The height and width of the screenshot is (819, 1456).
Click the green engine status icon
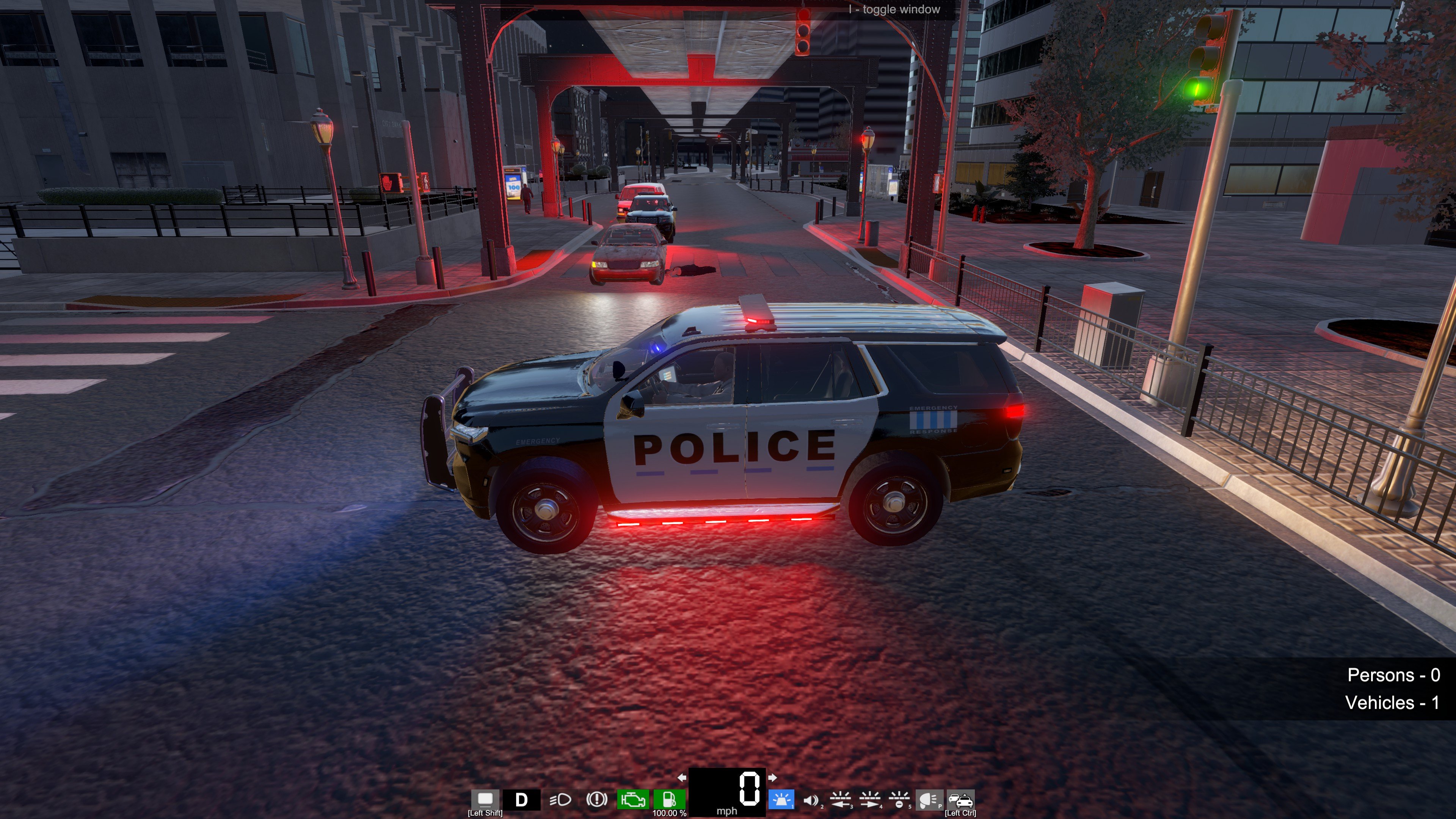point(633,800)
